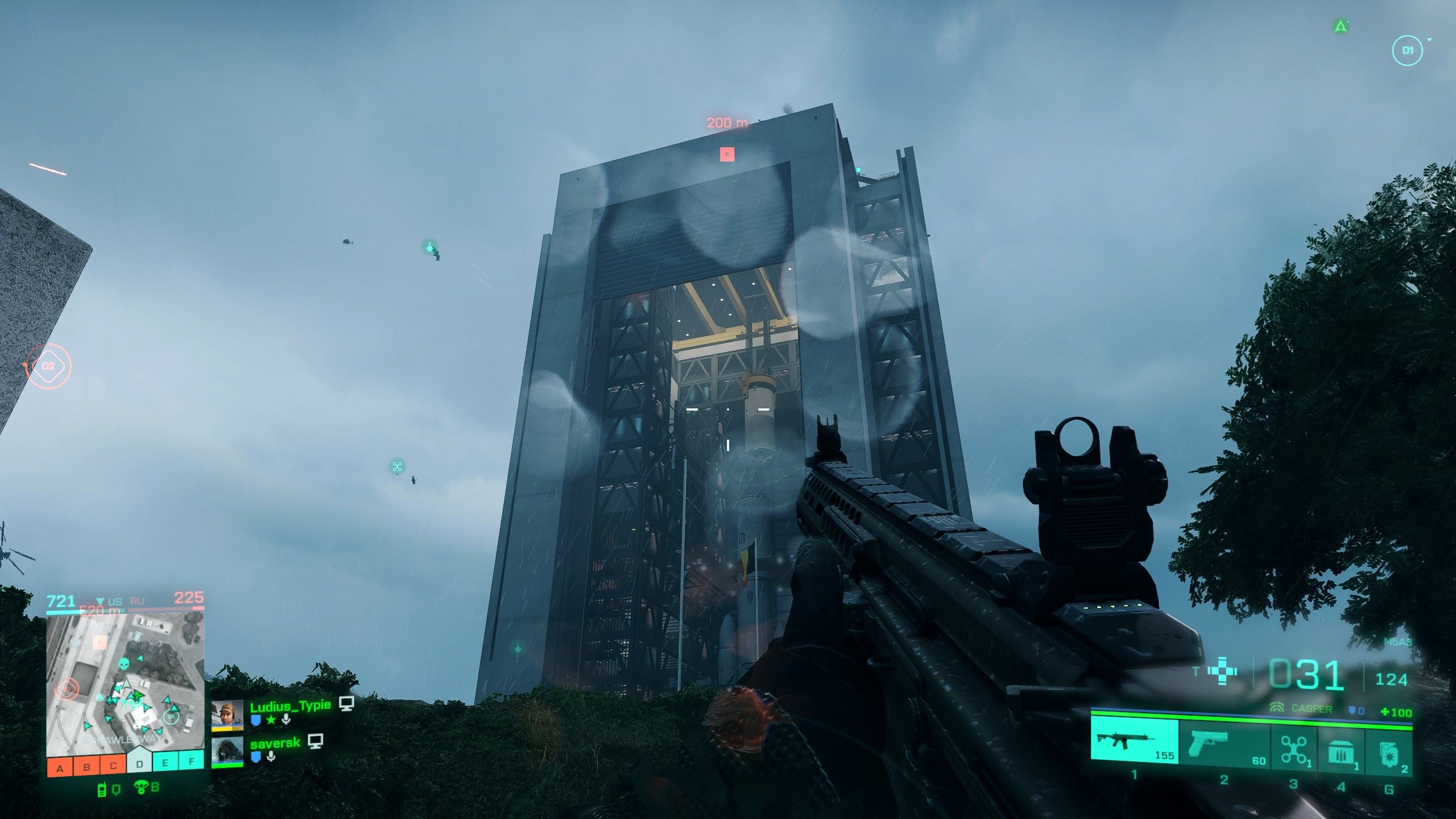This screenshot has width=1456, height=819.
Task: Select objective F flag indicator
Action: (x=192, y=761)
